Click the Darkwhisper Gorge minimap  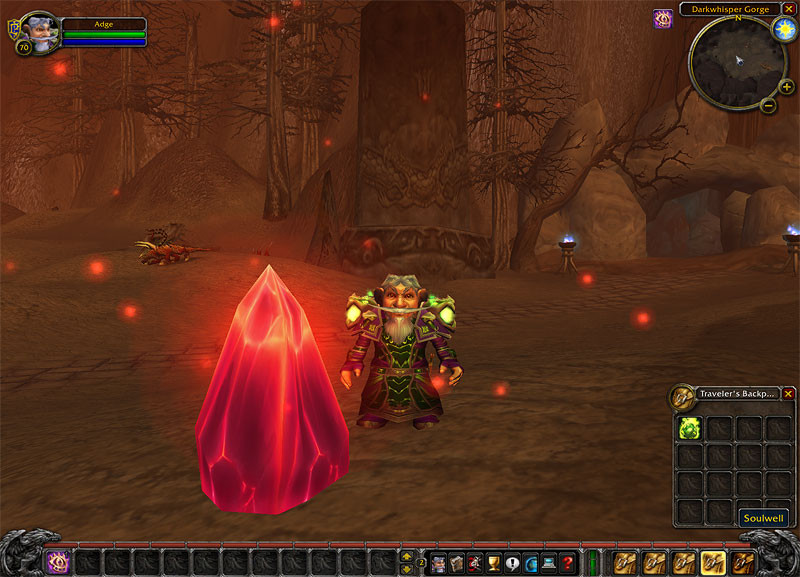coord(736,62)
